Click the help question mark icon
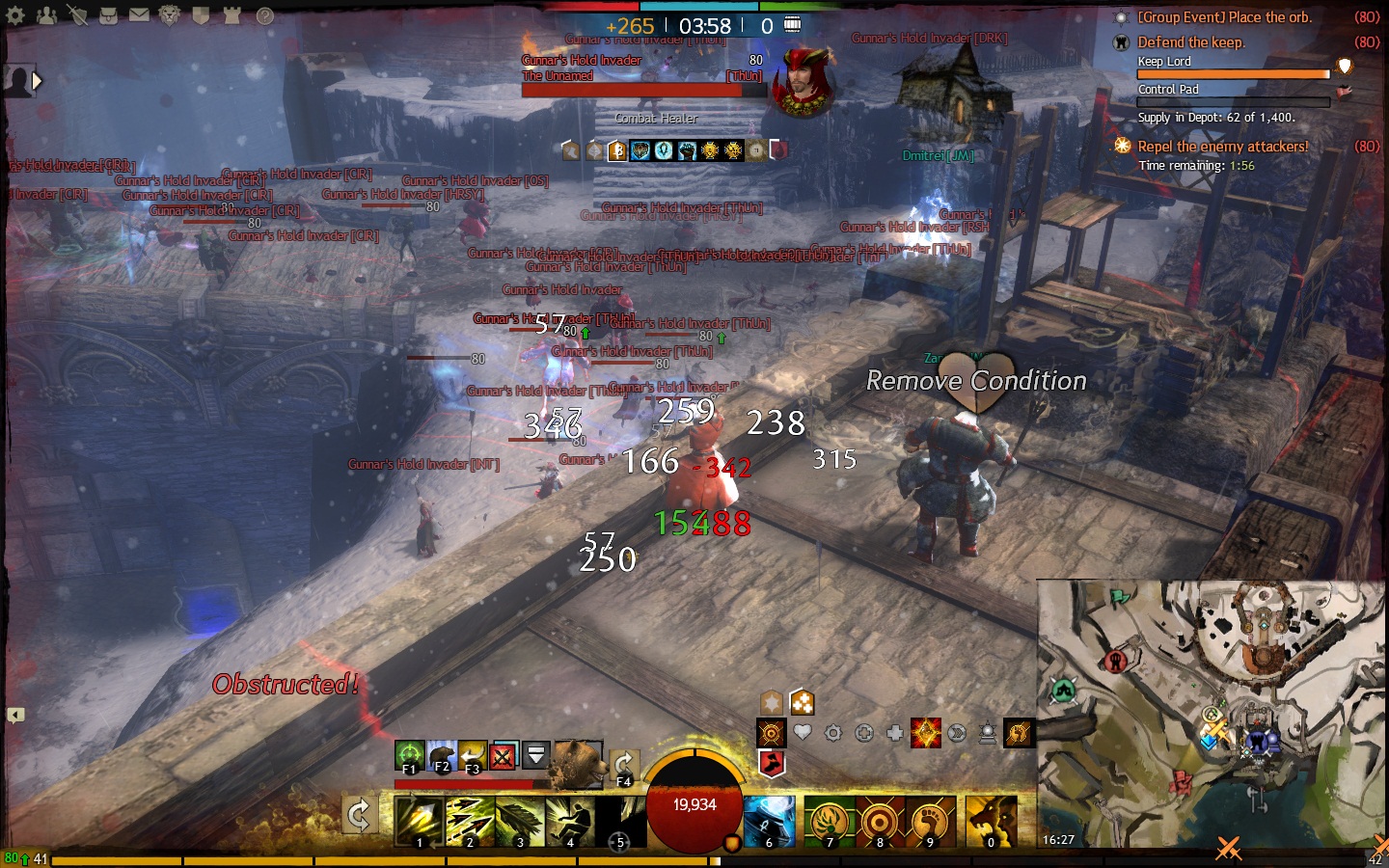 pos(264,15)
